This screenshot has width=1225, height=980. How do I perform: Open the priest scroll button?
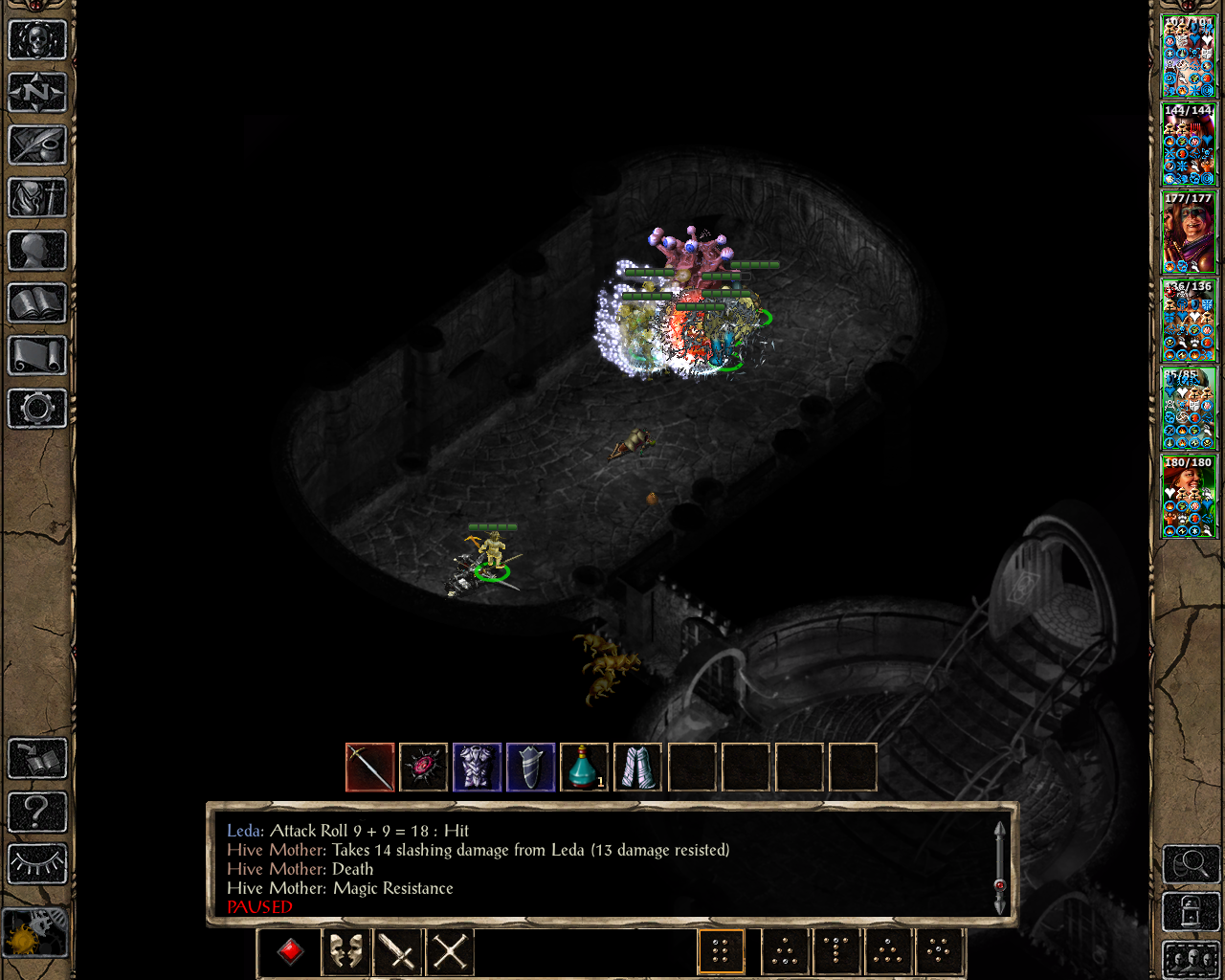(x=37, y=356)
